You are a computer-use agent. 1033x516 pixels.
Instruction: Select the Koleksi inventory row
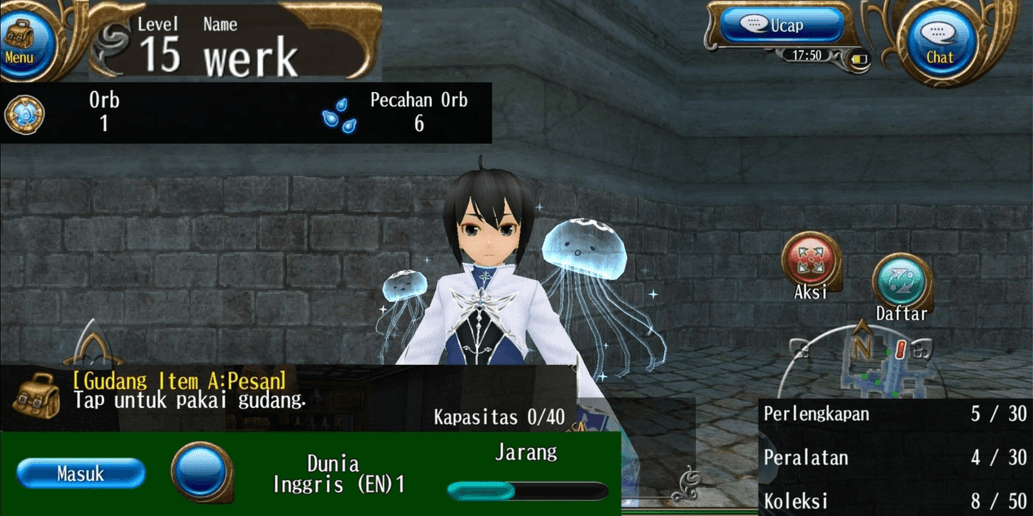pyautogui.click(x=894, y=501)
